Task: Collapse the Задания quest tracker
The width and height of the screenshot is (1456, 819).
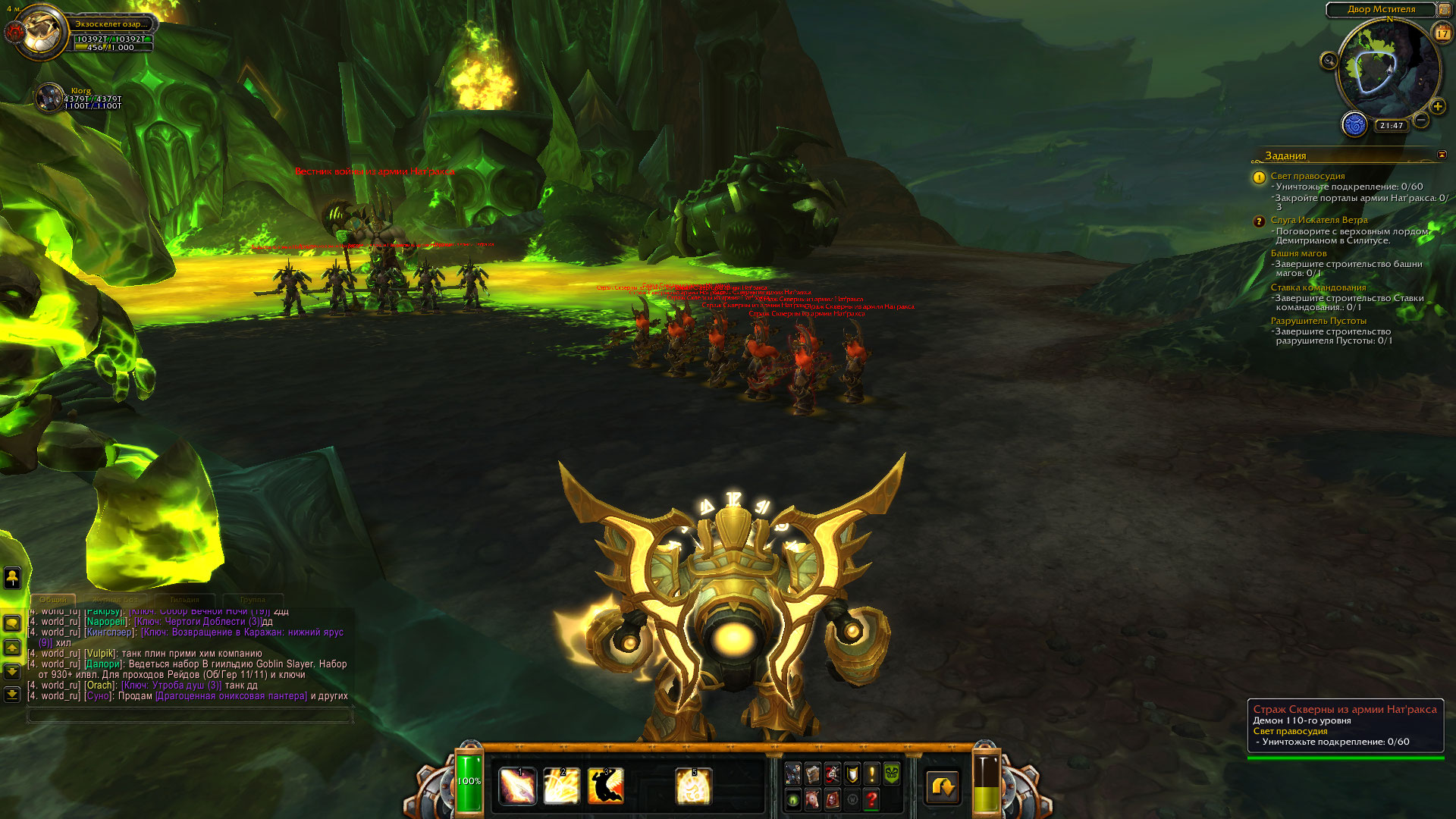Action: pos(1442,155)
